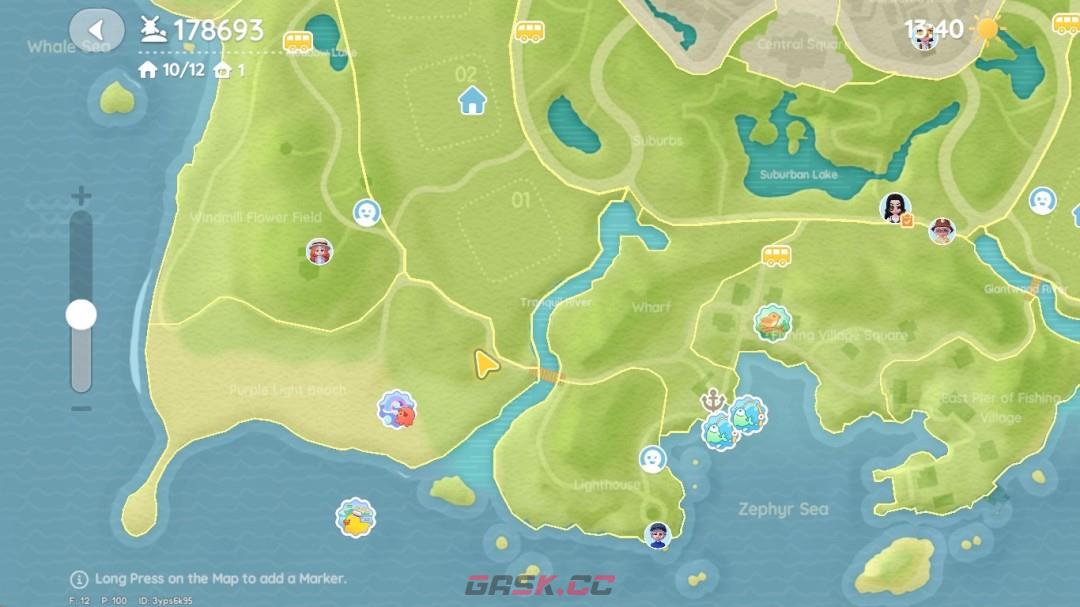Select the blue house marker in plot 02

472,99
